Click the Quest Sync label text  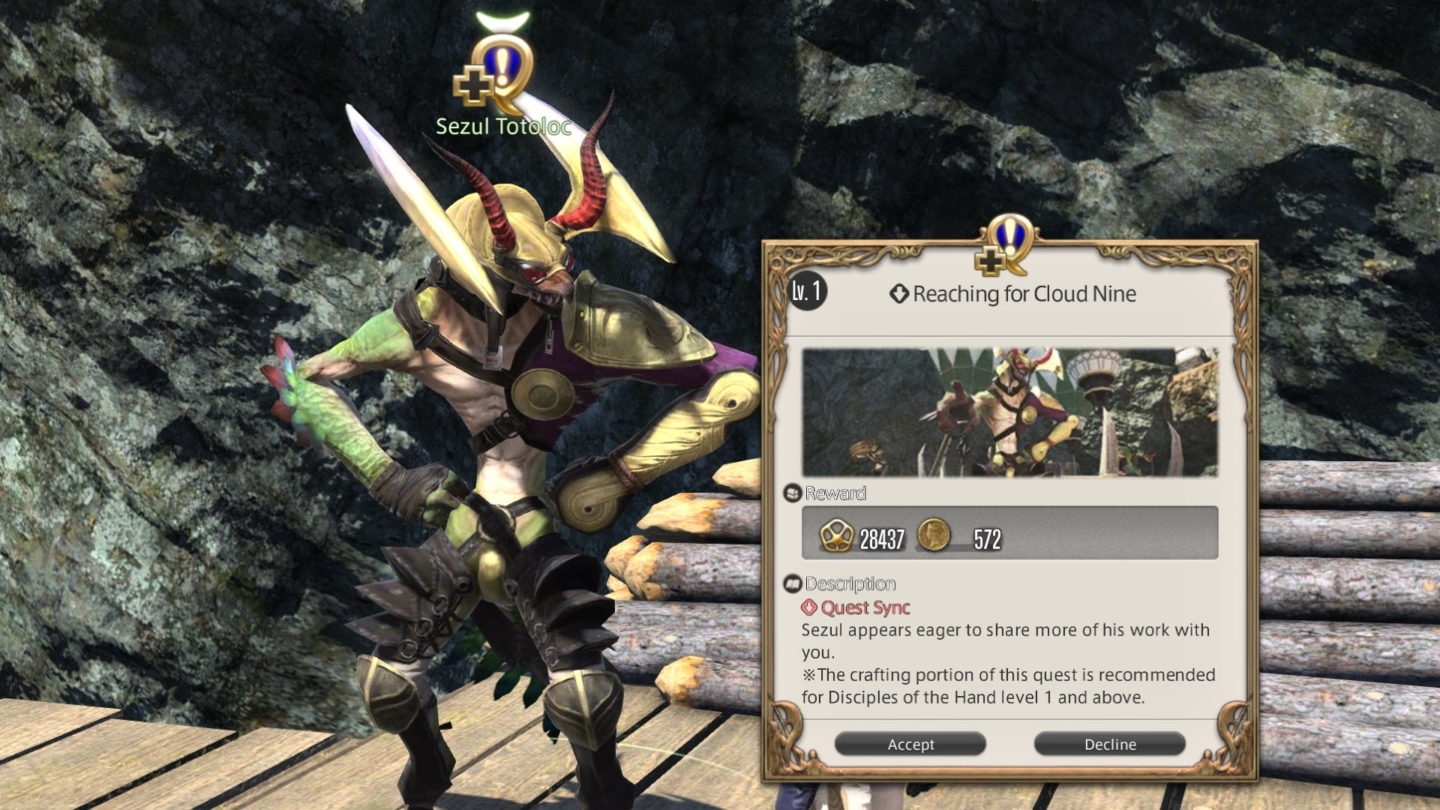866,607
